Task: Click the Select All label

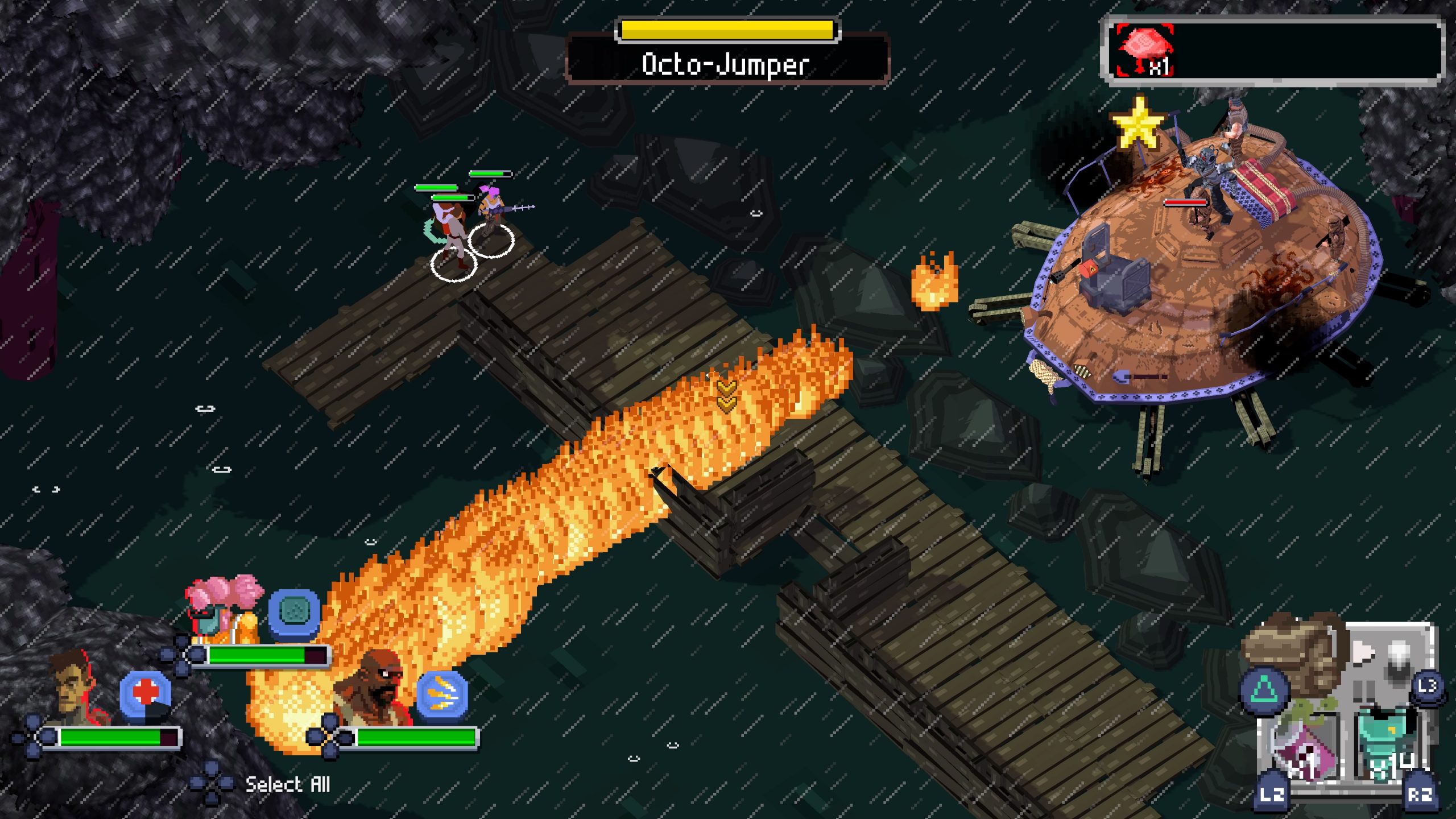Action: [x=287, y=785]
